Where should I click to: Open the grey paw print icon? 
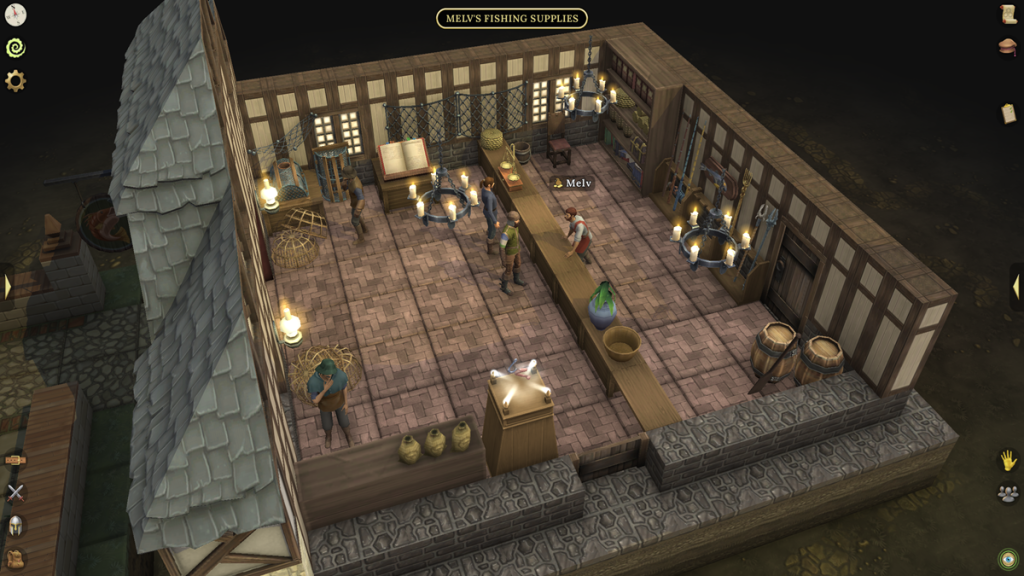point(1008,493)
